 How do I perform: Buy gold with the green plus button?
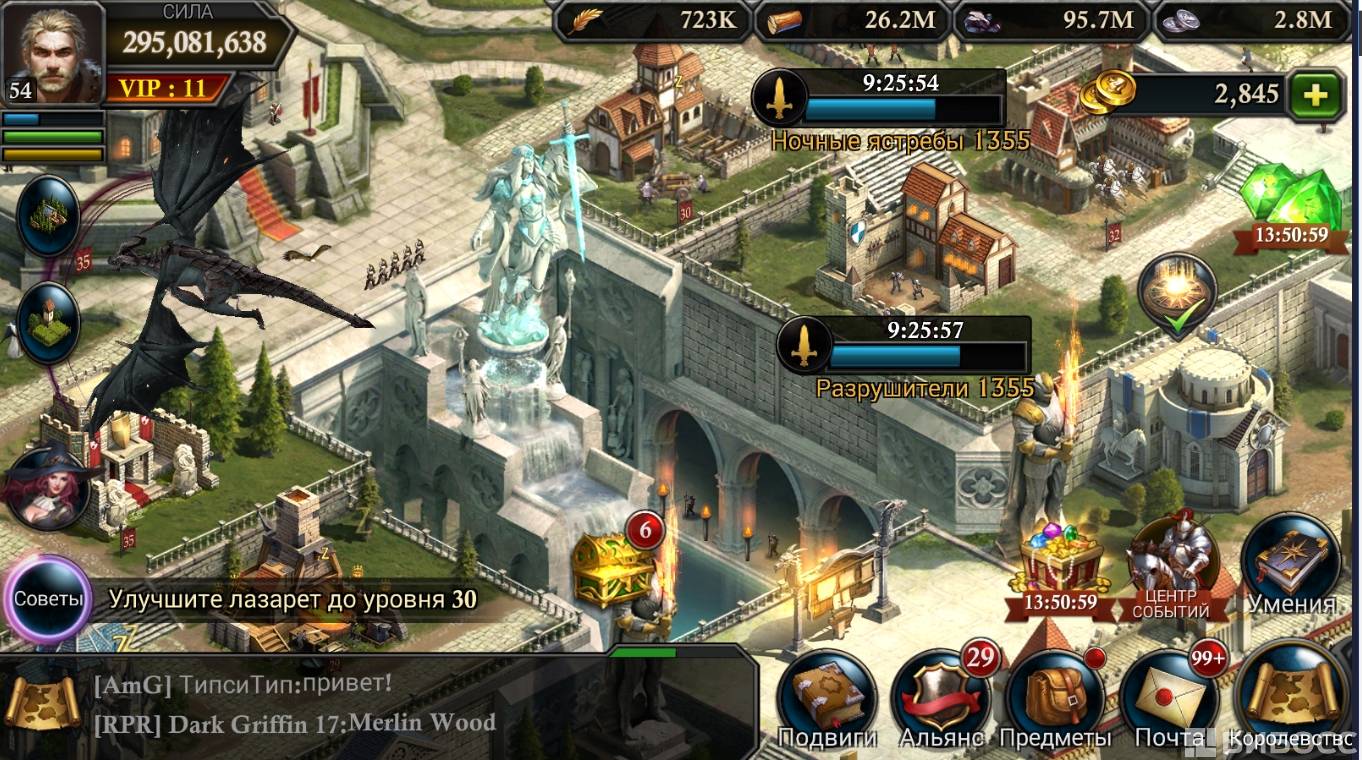click(1315, 95)
